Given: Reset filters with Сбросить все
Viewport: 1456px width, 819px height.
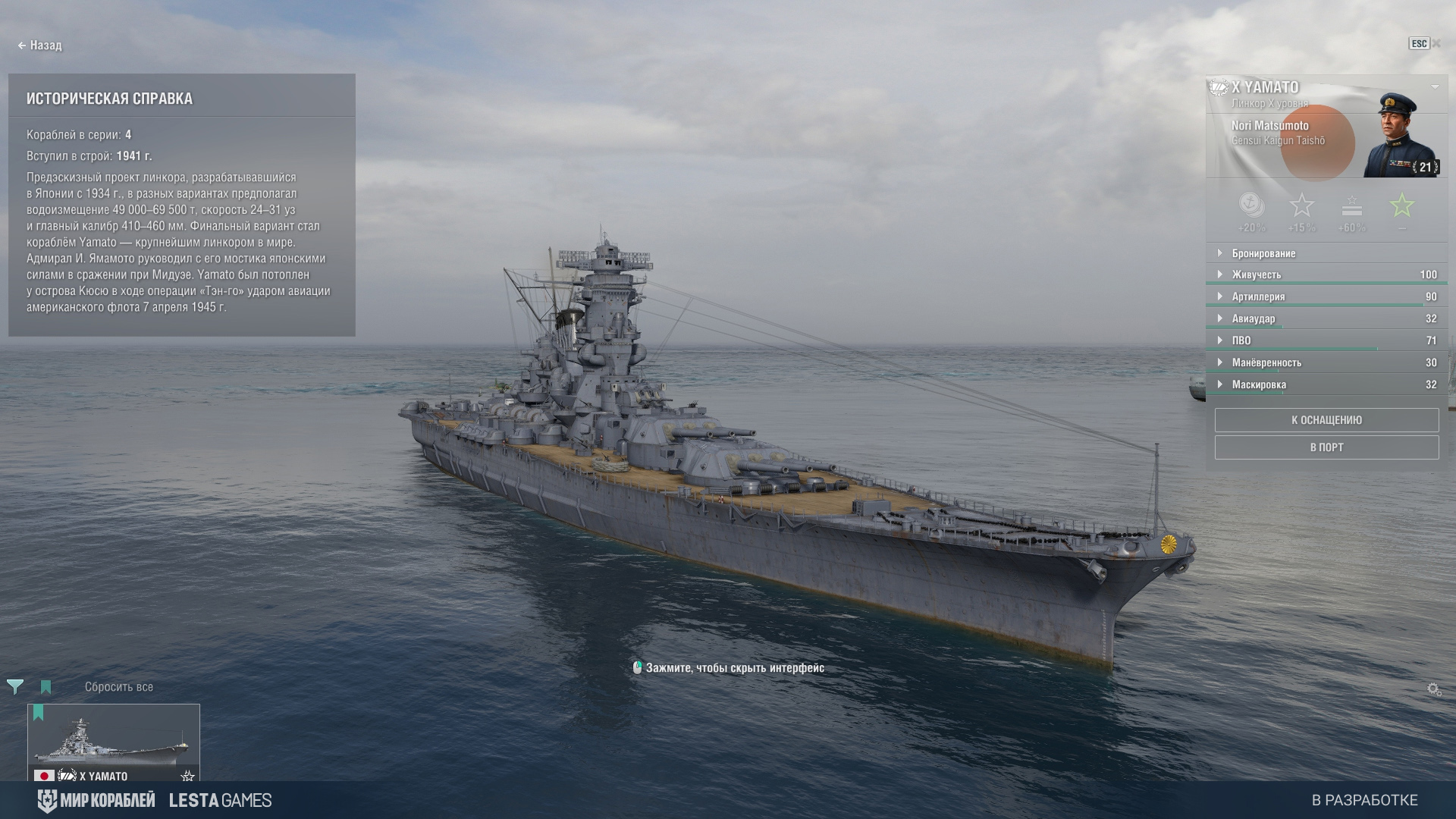Looking at the screenshot, I should pyautogui.click(x=119, y=687).
